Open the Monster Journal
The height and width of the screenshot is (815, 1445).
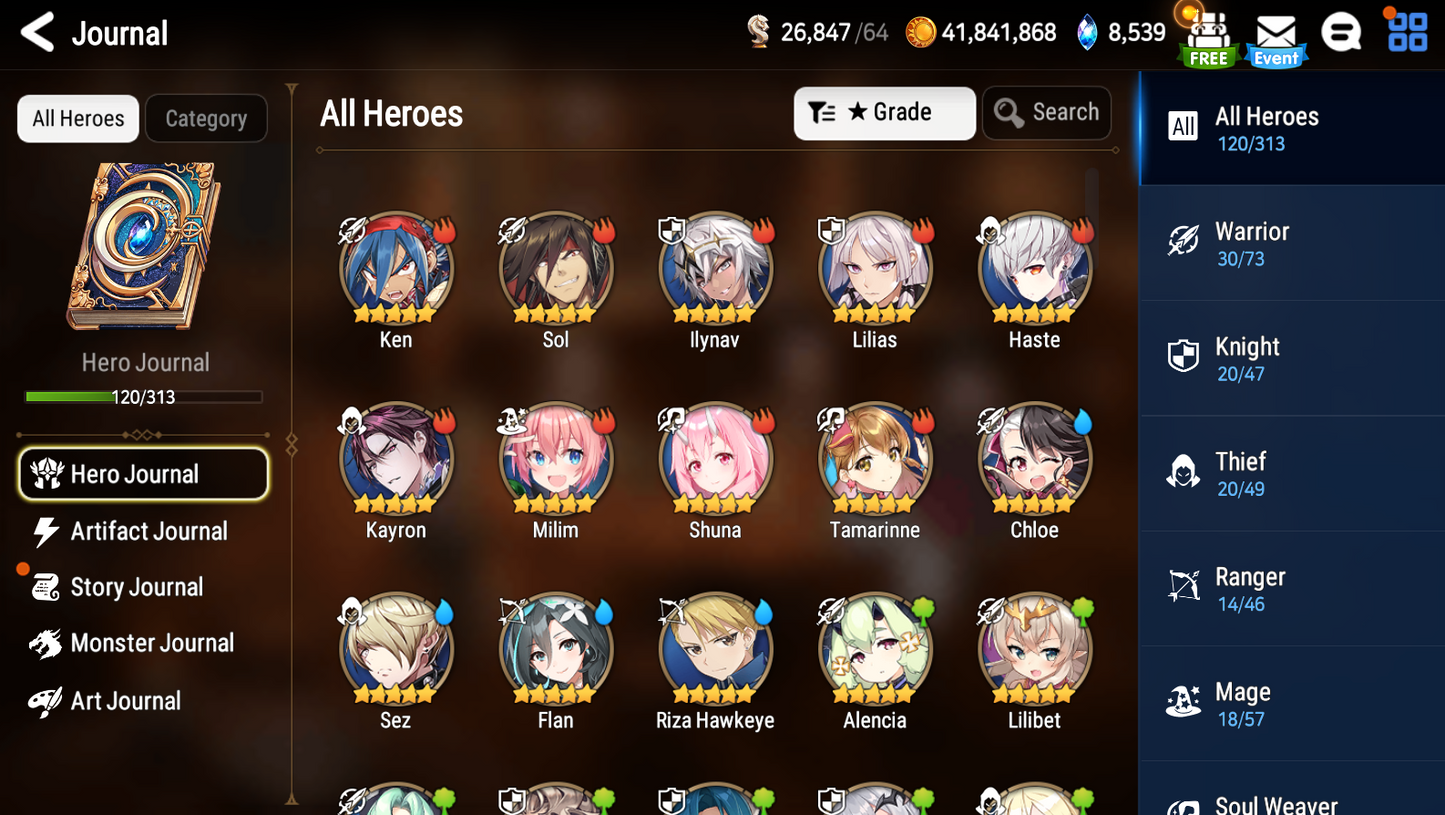coord(152,643)
